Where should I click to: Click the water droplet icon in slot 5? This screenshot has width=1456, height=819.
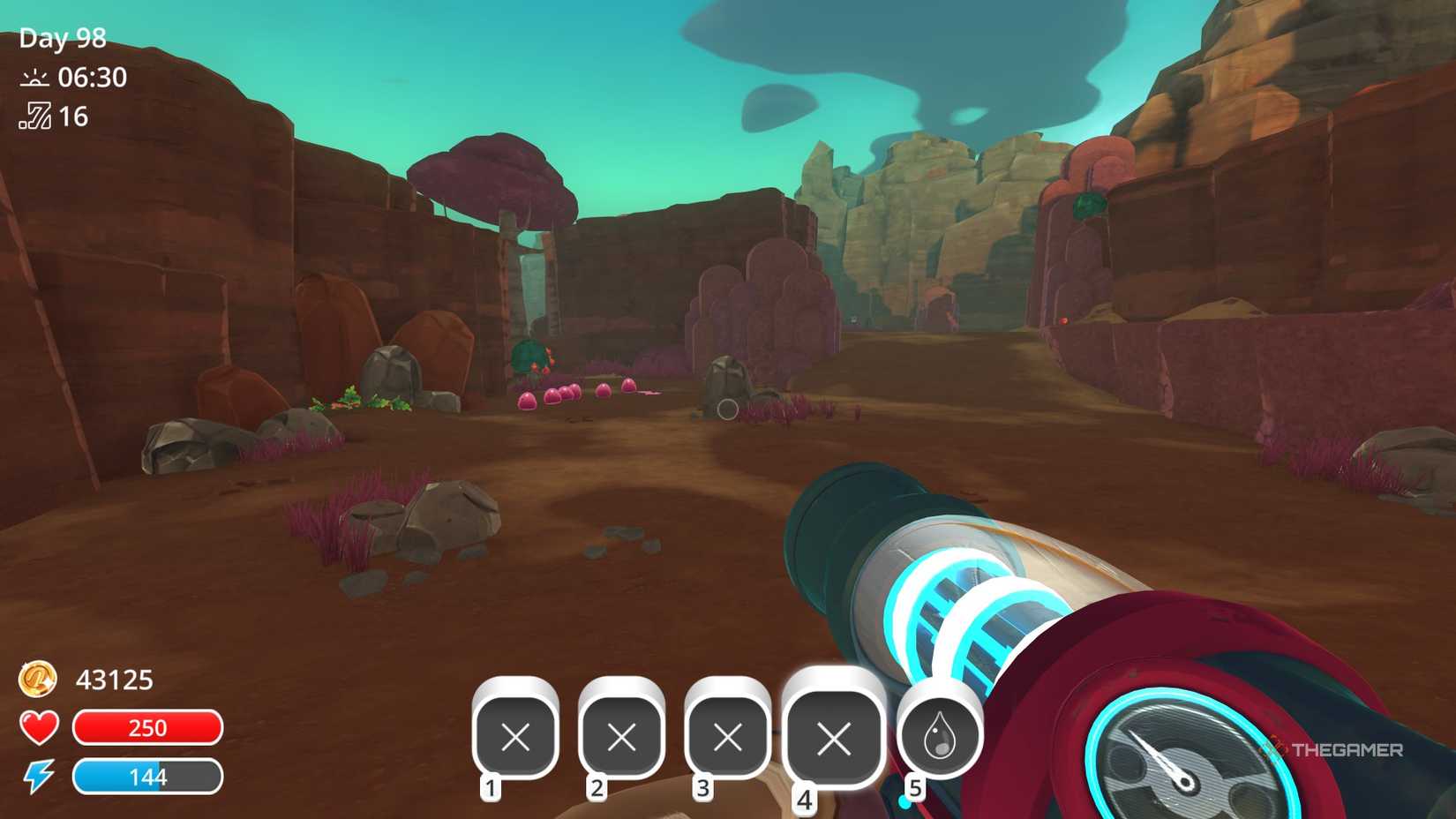pos(941,735)
